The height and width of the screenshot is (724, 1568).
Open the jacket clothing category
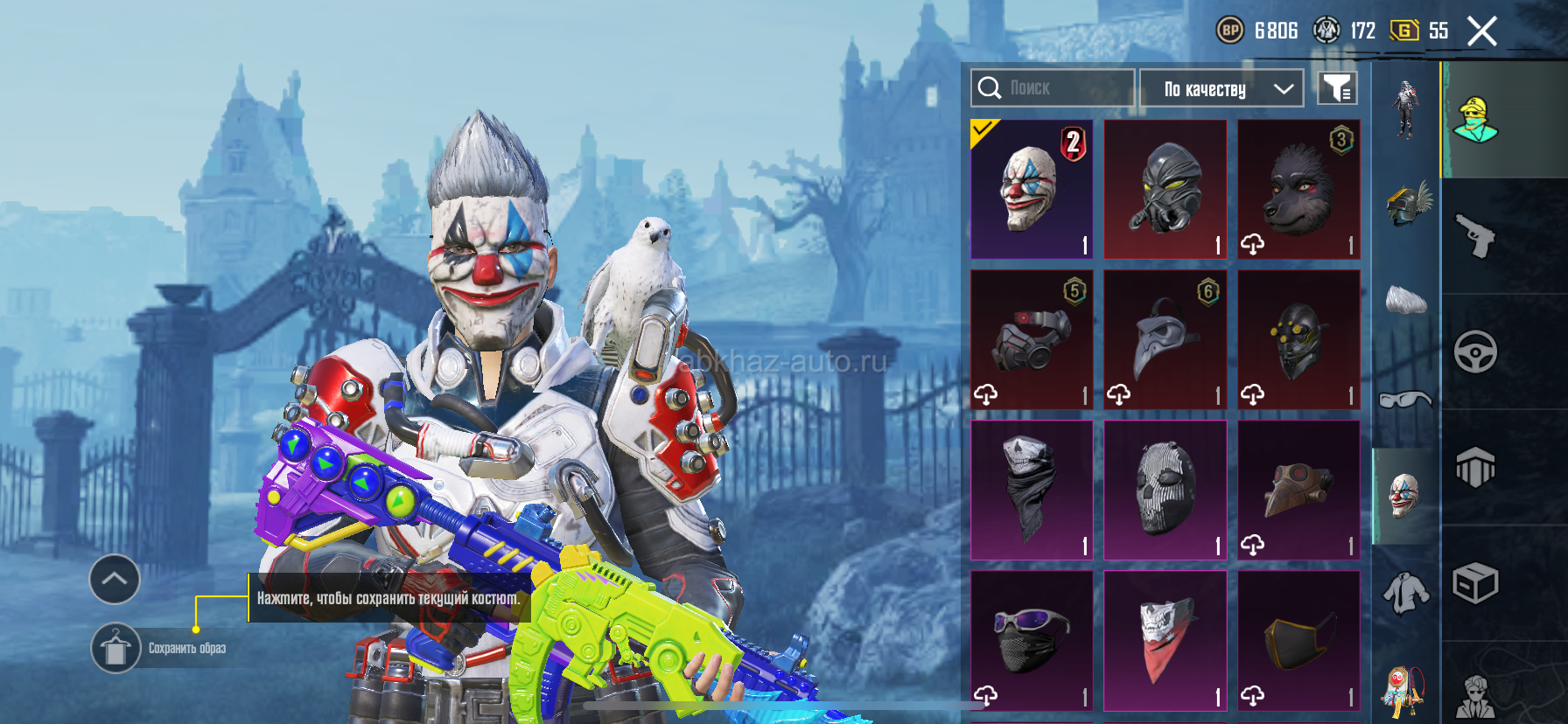[x=1405, y=594]
